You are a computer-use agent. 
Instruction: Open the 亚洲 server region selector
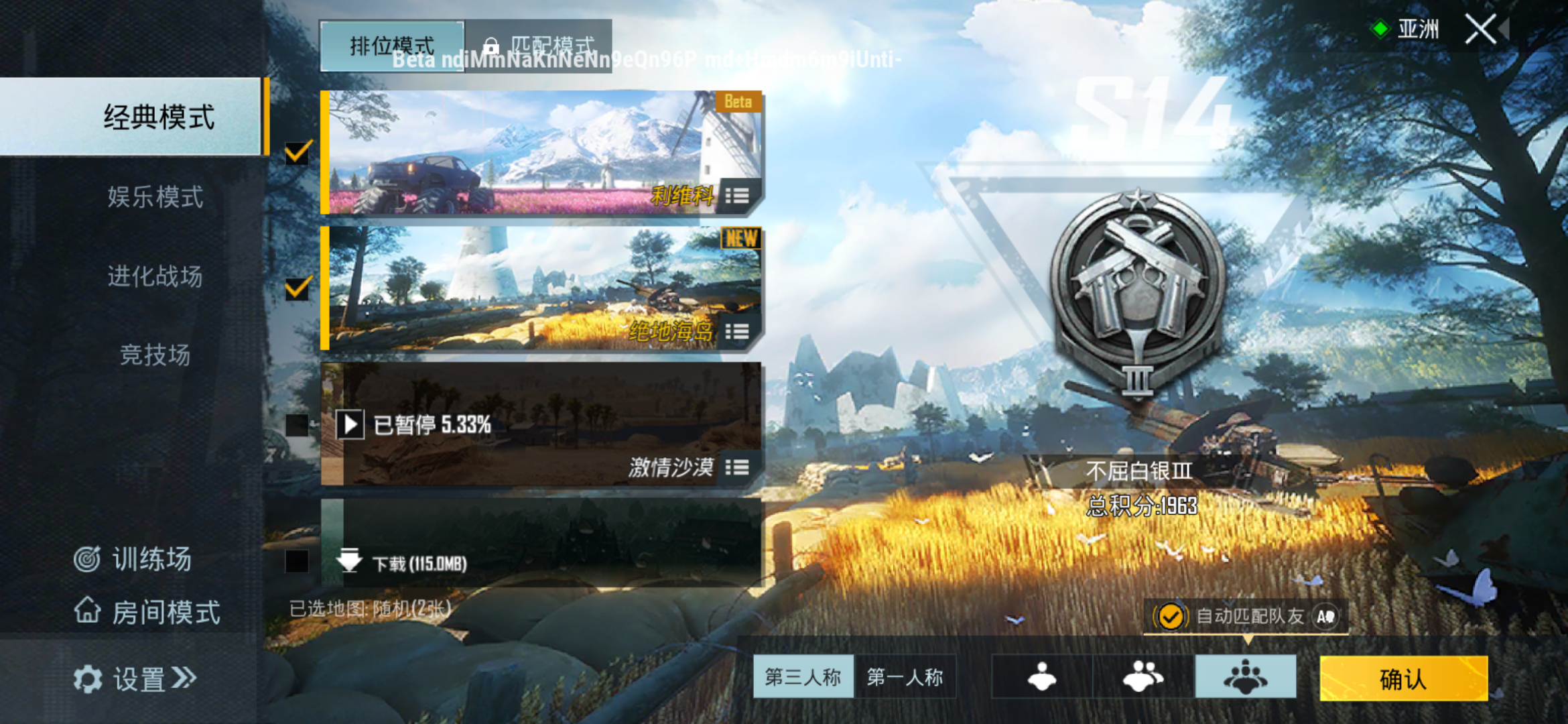pyautogui.click(x=1419, y=28)
